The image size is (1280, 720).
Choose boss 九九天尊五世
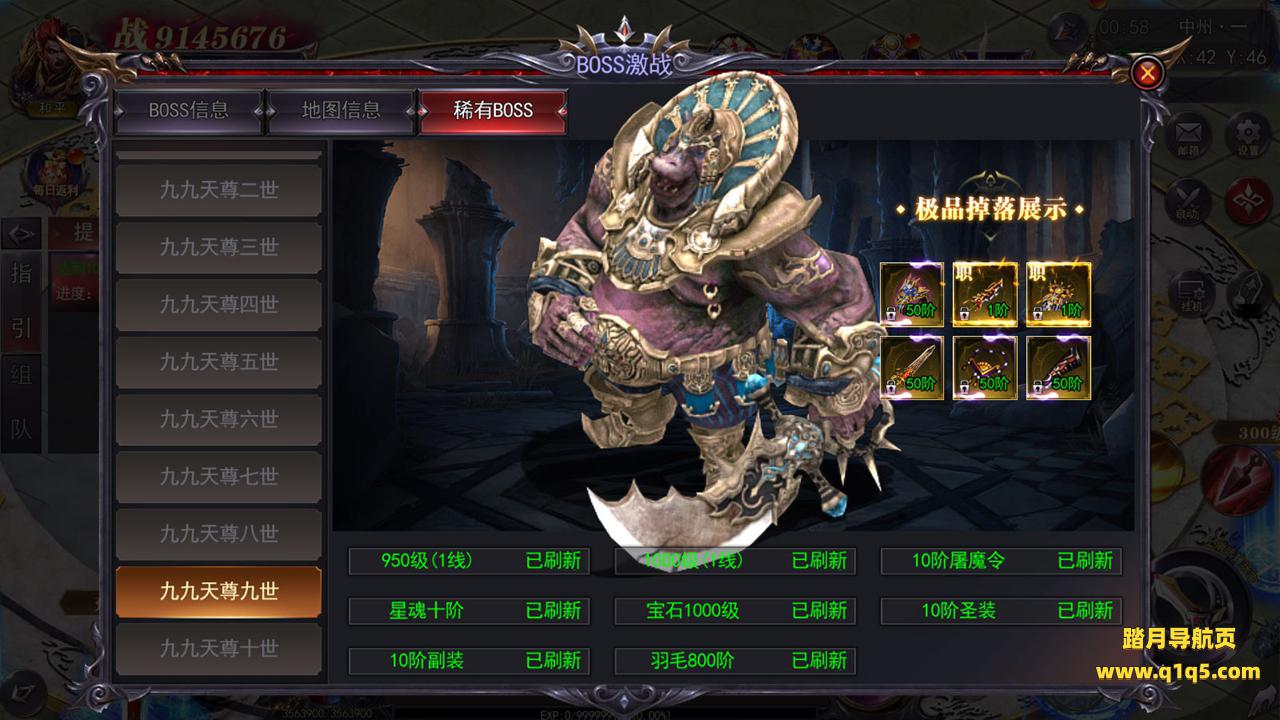[218, 362]
